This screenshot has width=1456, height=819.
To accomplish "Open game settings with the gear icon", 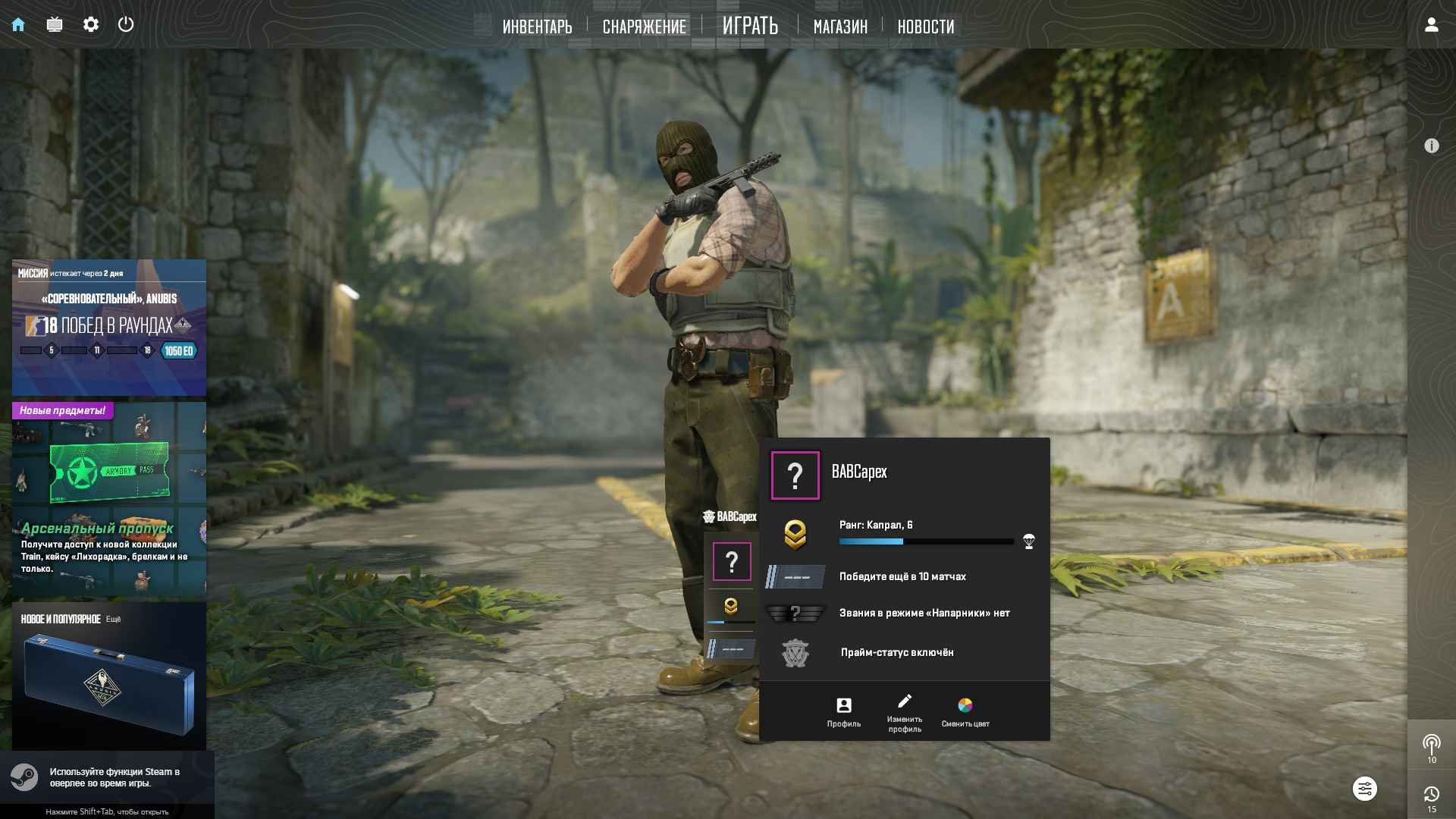I will (91, 24).
